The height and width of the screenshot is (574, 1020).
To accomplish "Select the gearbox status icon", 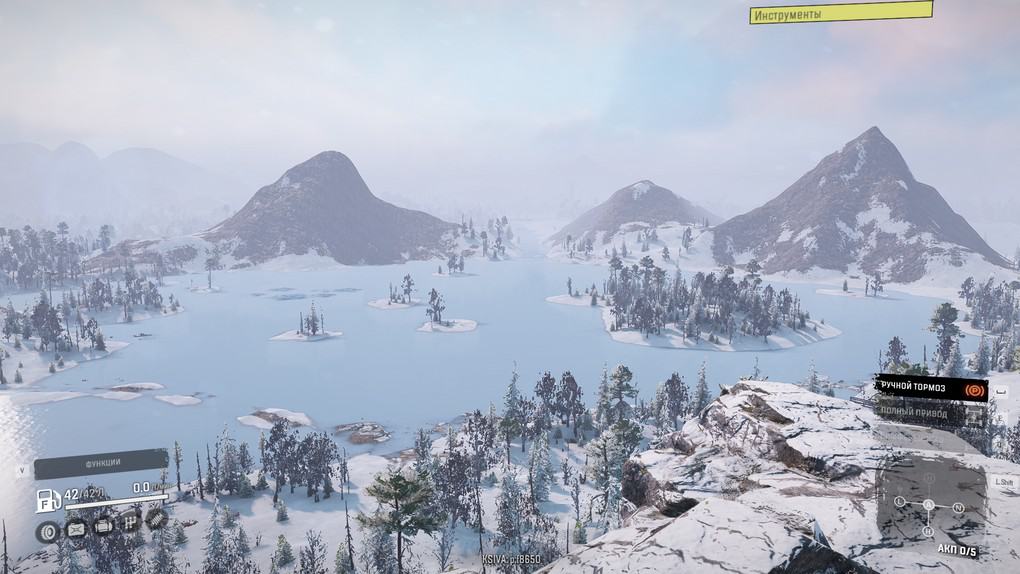I will tap(130, 523).
